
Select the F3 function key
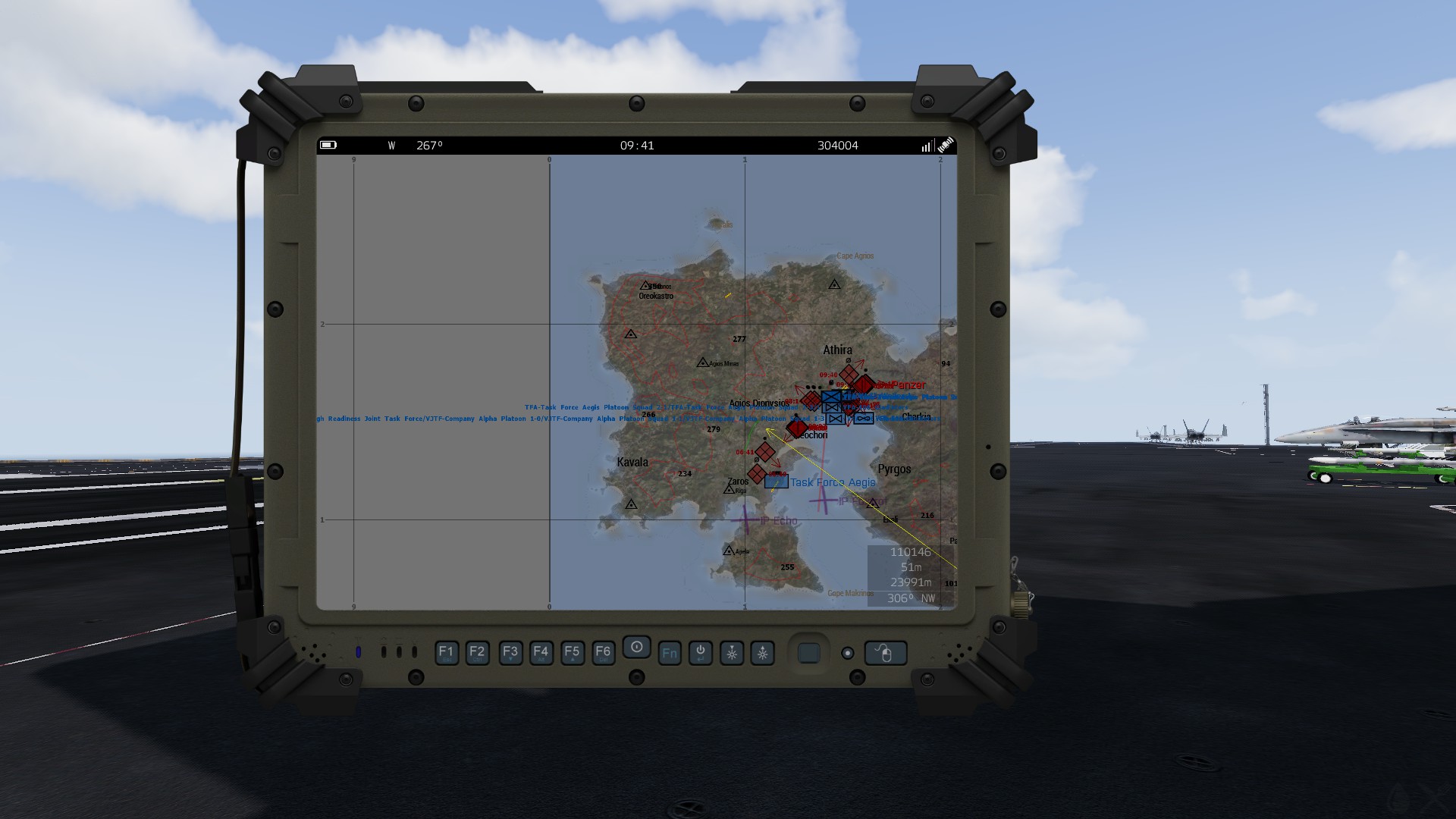510,652
